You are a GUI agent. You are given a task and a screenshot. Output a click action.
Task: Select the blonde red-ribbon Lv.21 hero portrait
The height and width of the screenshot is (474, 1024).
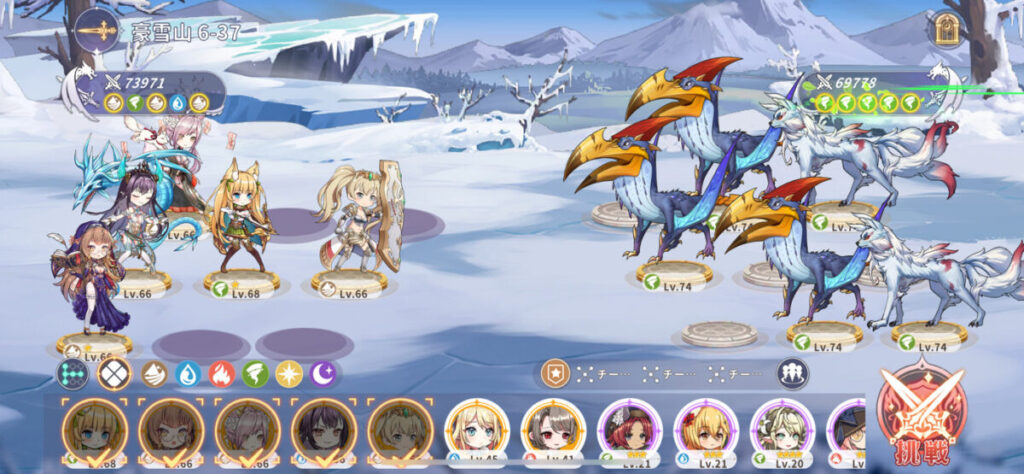(705, 430)
